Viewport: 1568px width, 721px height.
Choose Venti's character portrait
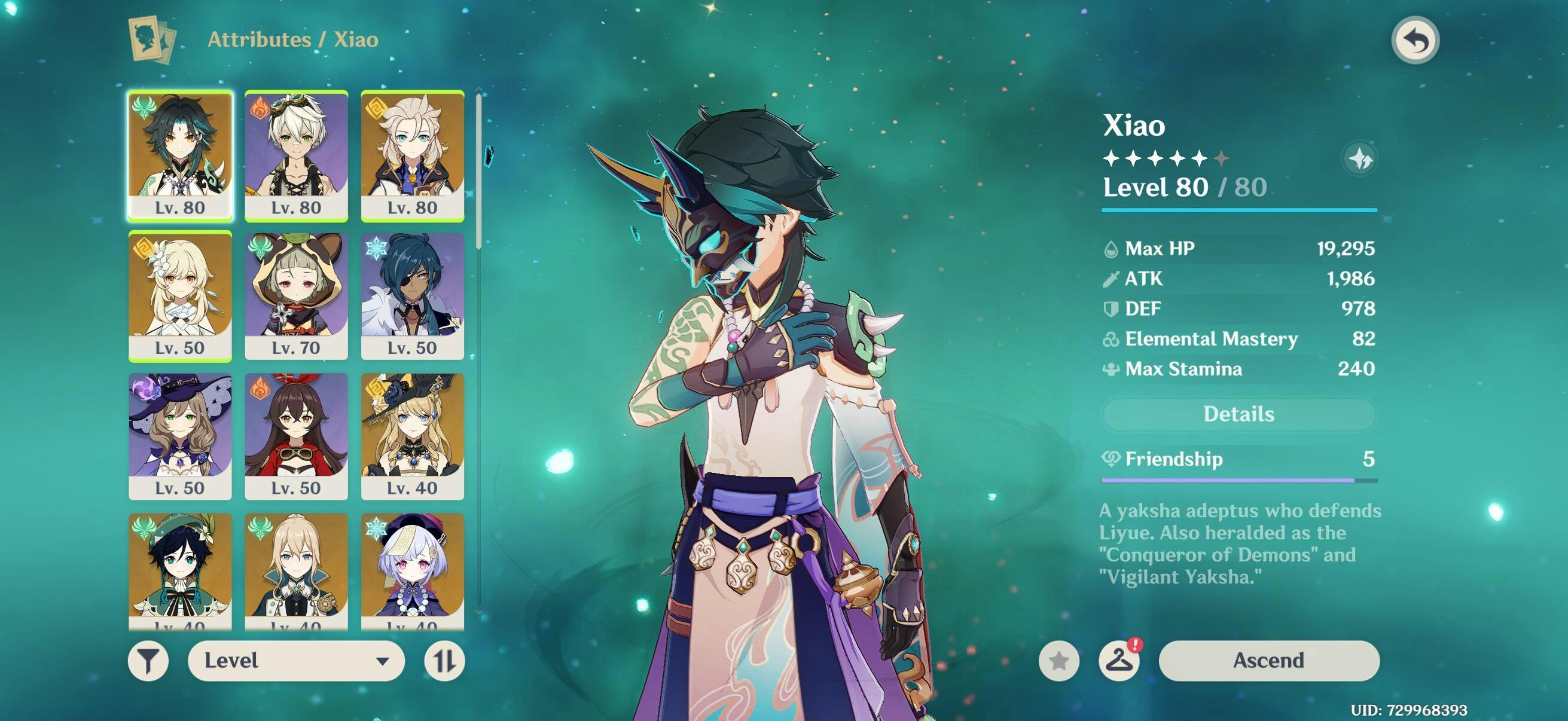(180, 569)
